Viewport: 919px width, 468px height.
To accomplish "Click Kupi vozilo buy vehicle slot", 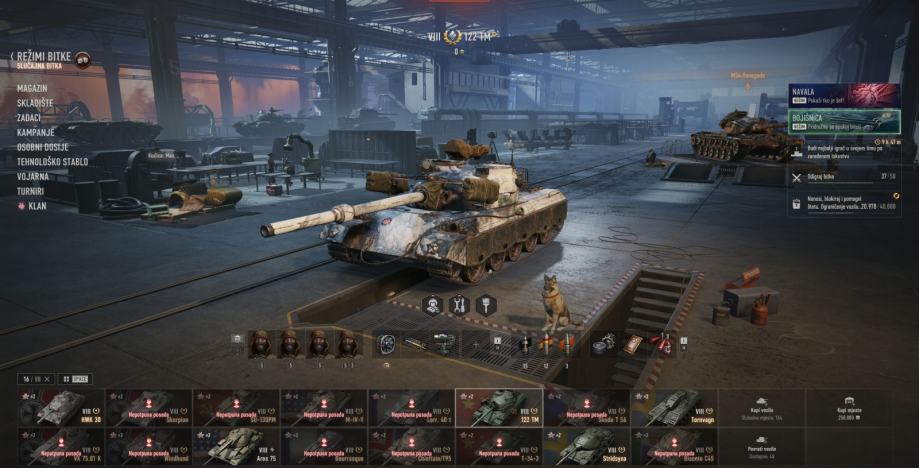I will tap(761, 407).
